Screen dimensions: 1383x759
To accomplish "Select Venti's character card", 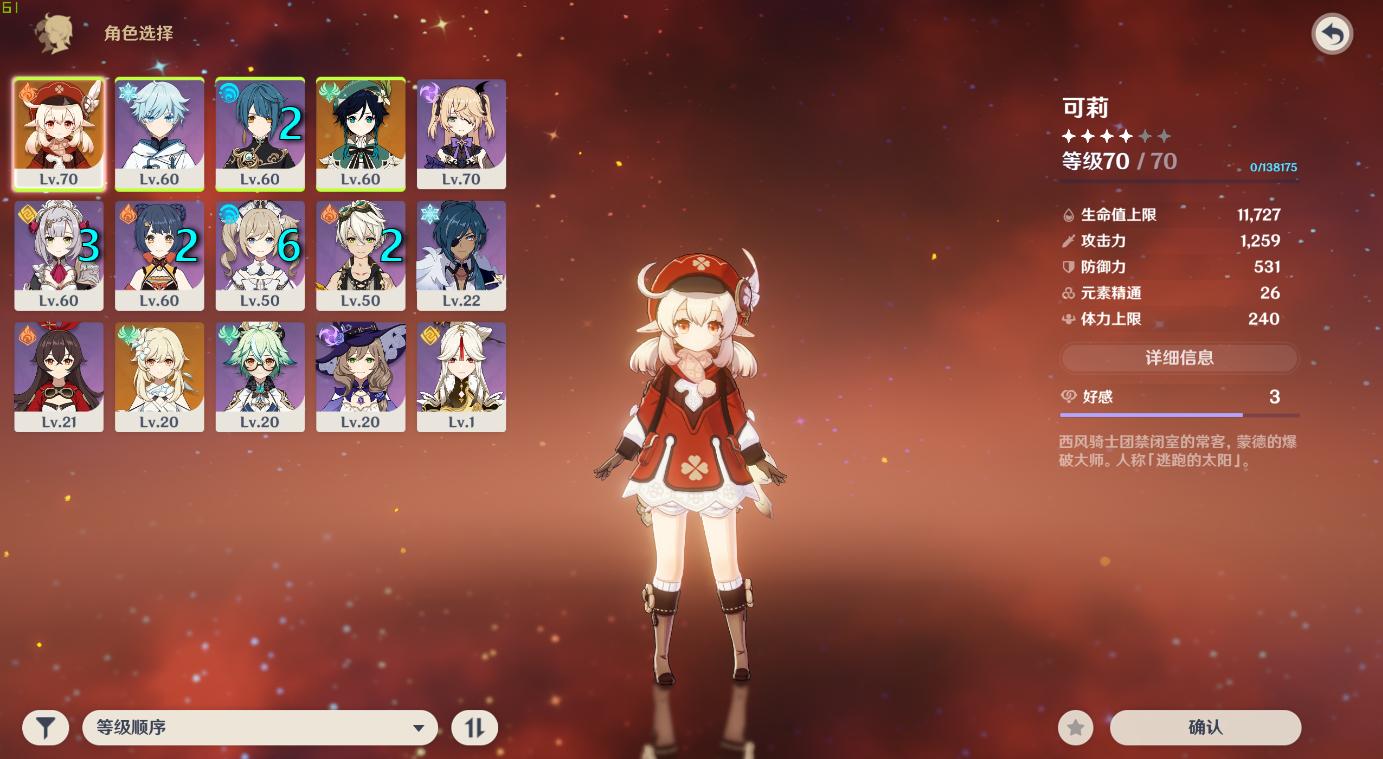I will [361, 134].
